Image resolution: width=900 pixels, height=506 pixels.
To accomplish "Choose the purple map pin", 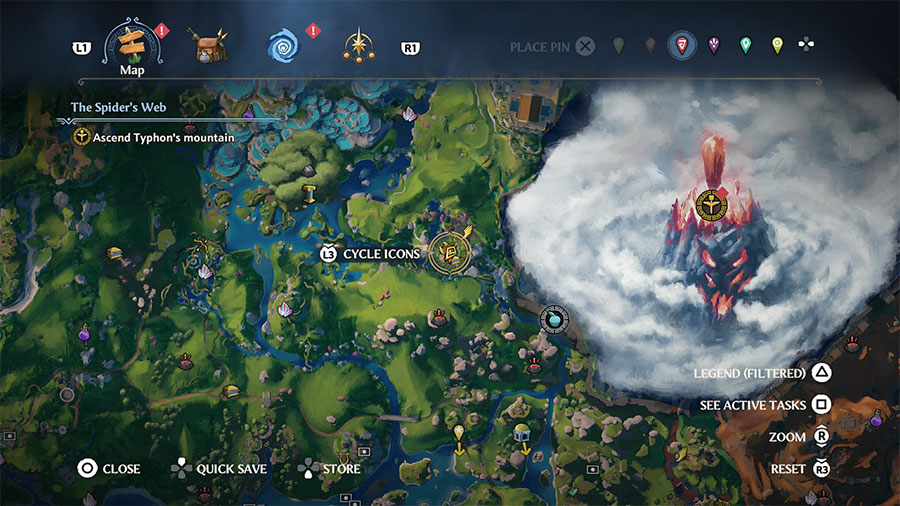I will 714,45.
